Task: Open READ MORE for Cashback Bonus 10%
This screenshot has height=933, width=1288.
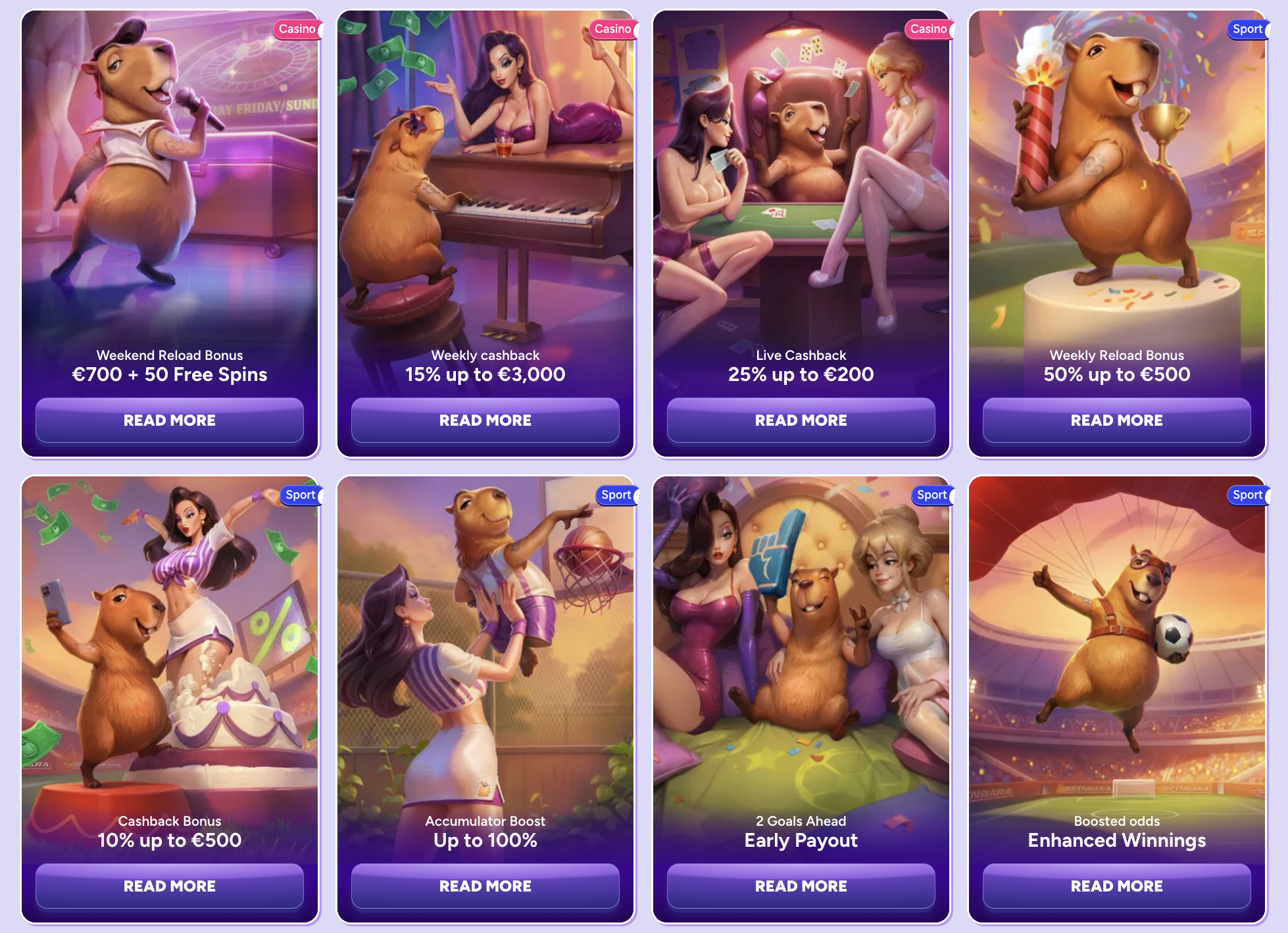Action: point(170,886)
